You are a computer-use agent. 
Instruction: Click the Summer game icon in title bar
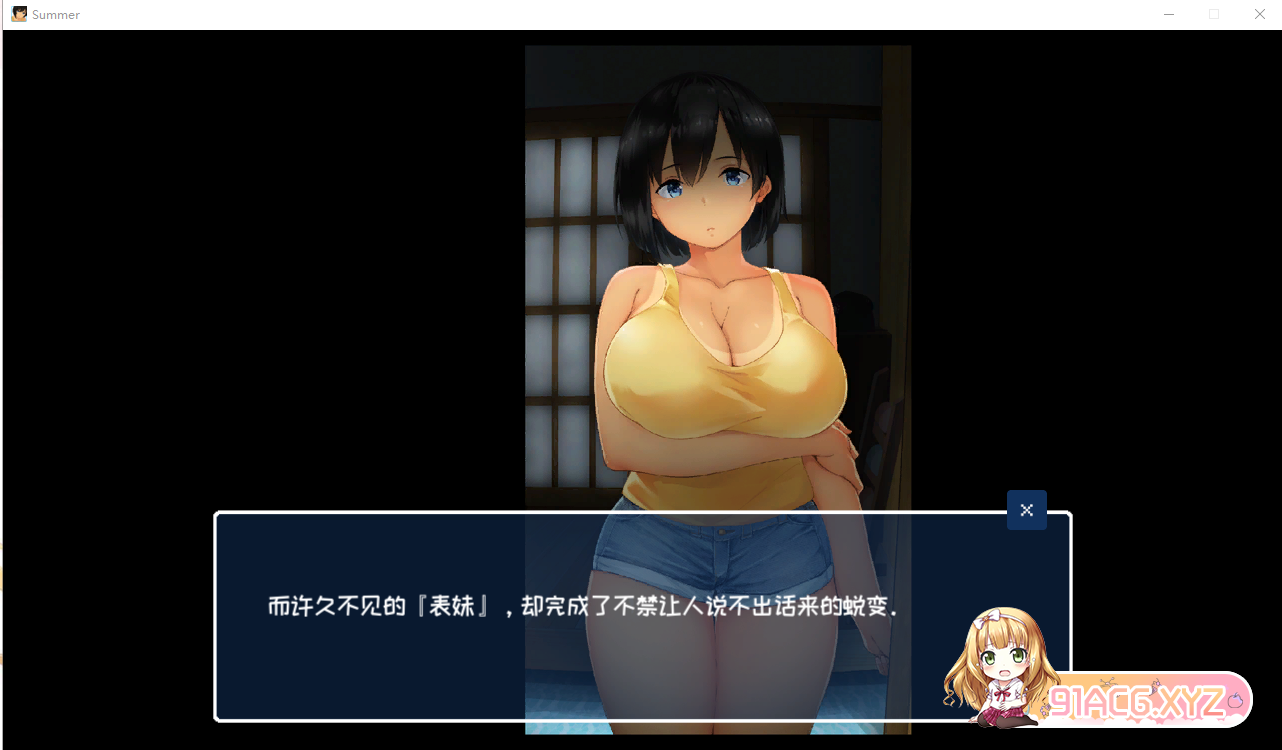coord(17,14)
